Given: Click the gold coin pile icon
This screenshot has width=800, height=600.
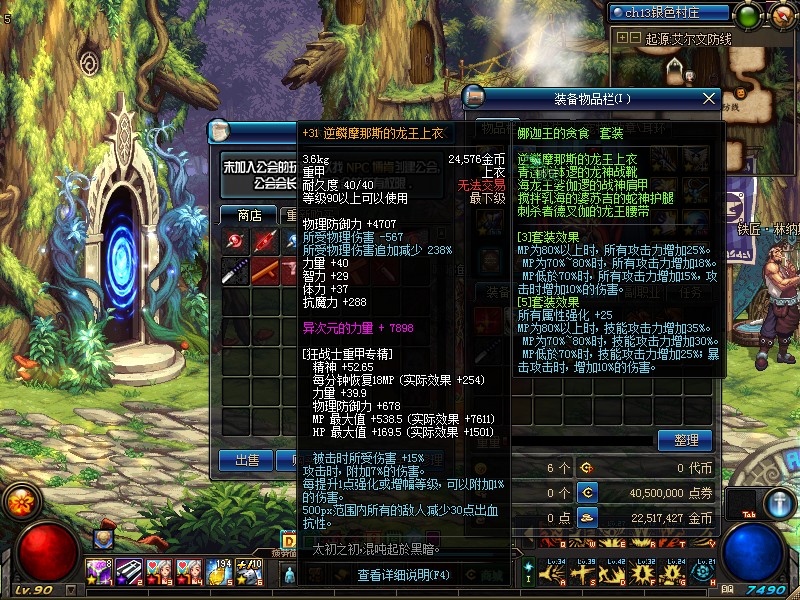Looking at the screenshot, I should click(x=587, y=517).
